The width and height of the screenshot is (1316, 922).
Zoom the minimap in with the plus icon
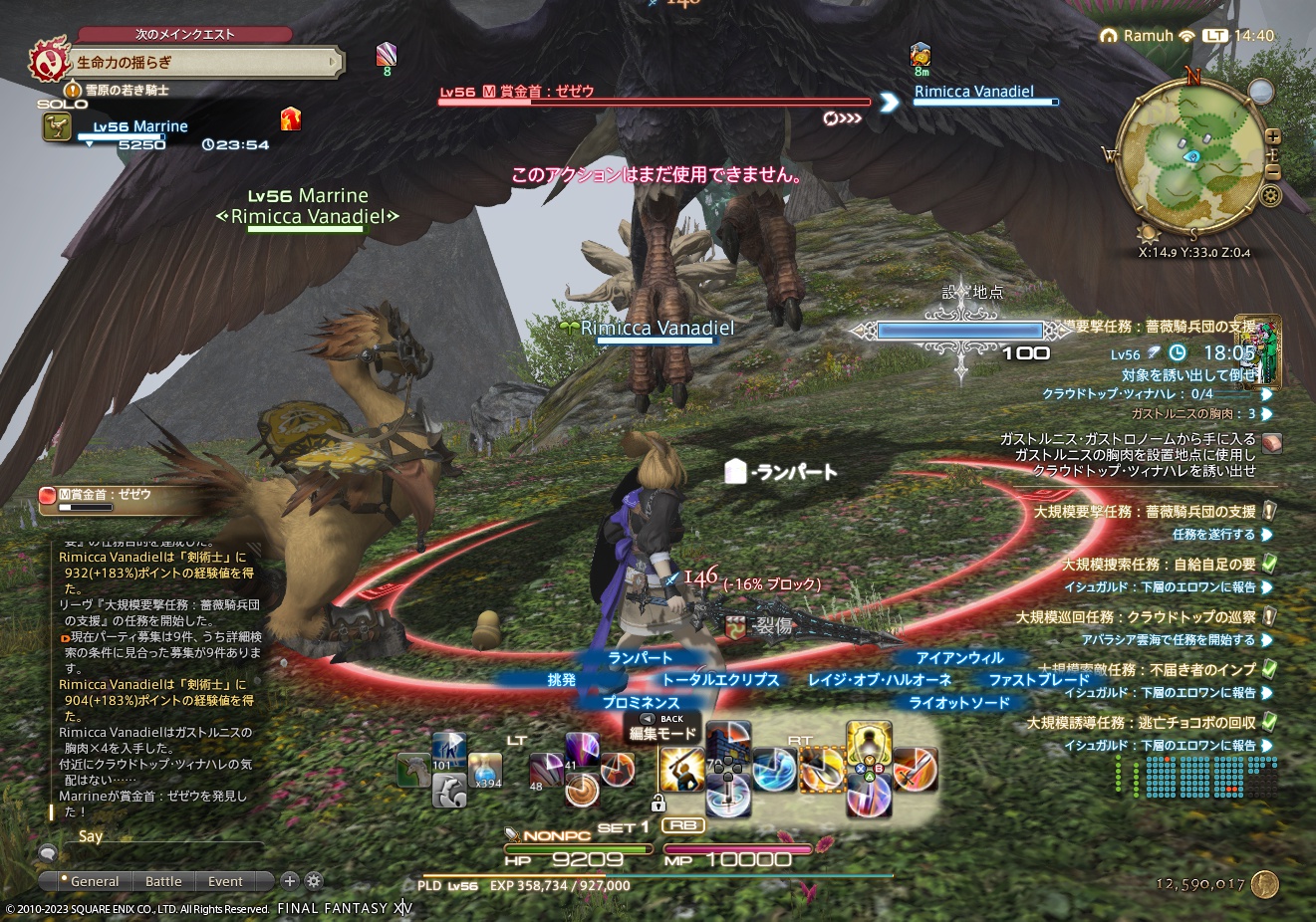(1273, 135)
